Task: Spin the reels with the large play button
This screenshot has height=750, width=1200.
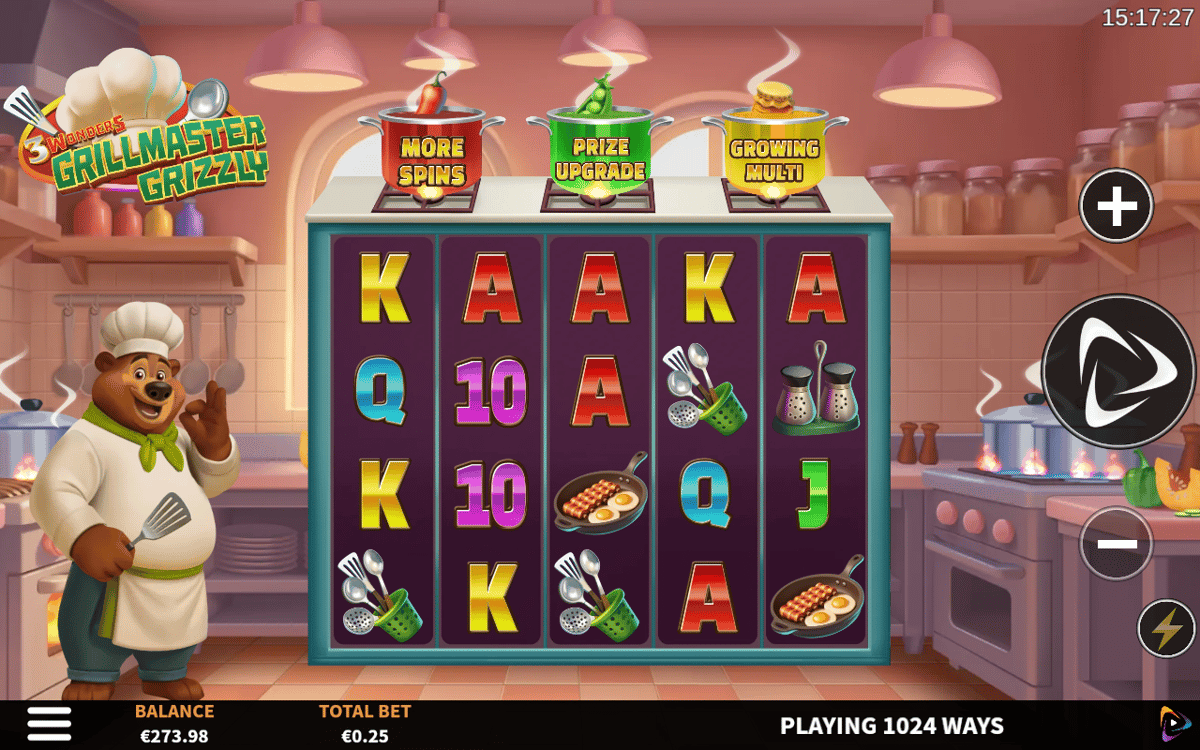Action: pyautogui.click(x=1118, y=370)
